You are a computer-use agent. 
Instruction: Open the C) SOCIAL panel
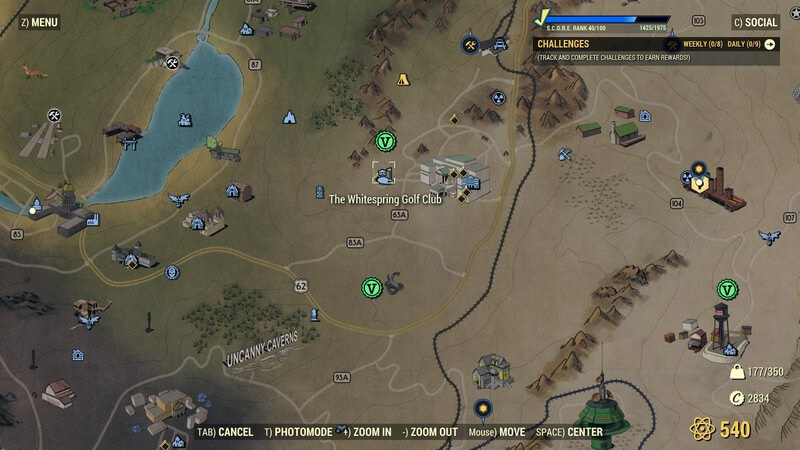point(754,22)
